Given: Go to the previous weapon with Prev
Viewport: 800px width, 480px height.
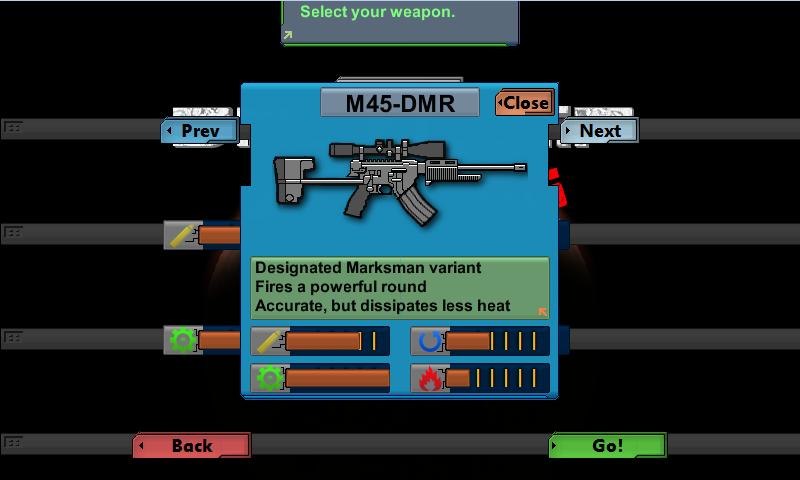Looking at the screenshot, I should coord(200,131).
